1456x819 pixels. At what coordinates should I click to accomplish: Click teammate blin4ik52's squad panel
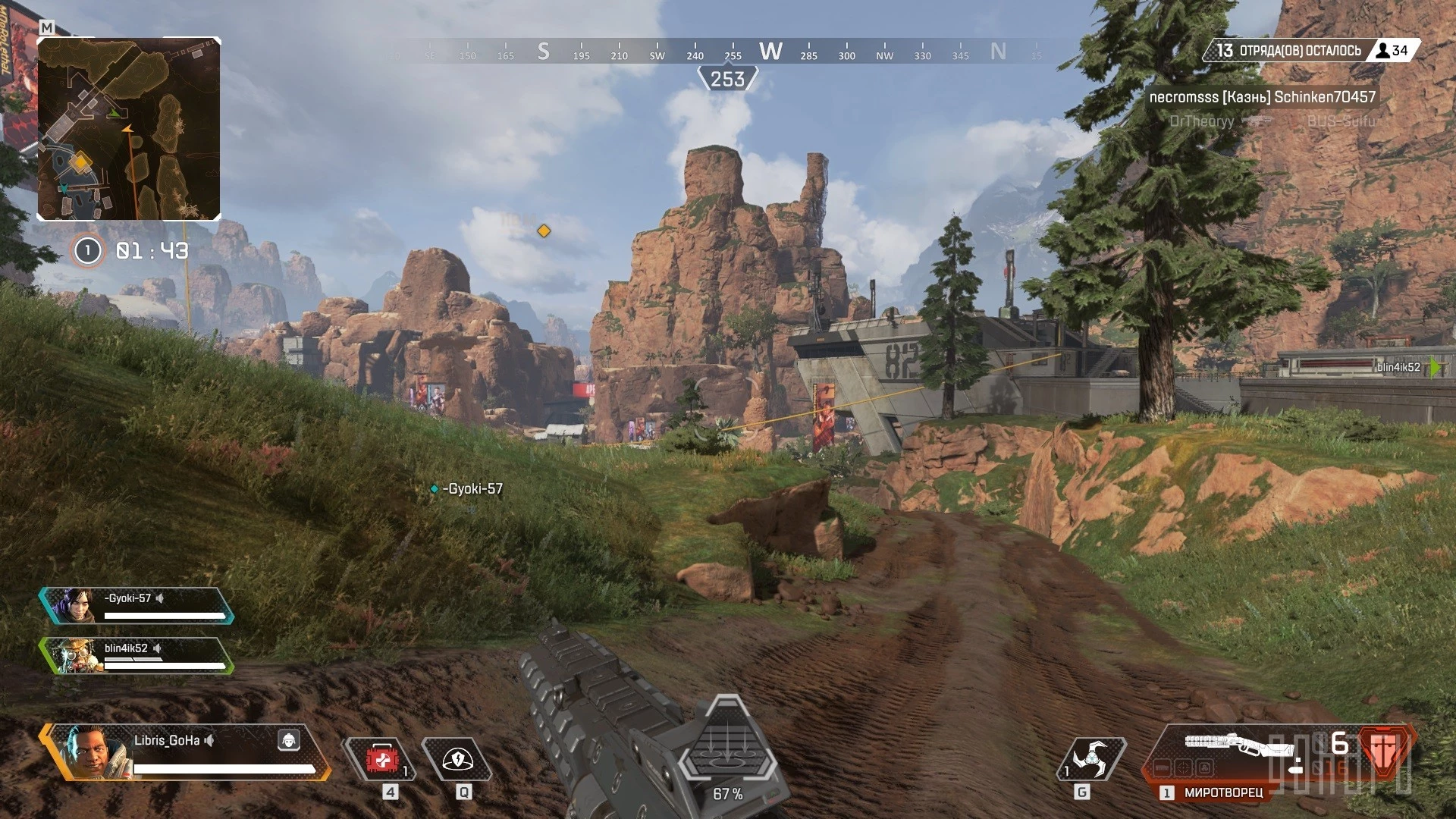coord(138,656)
